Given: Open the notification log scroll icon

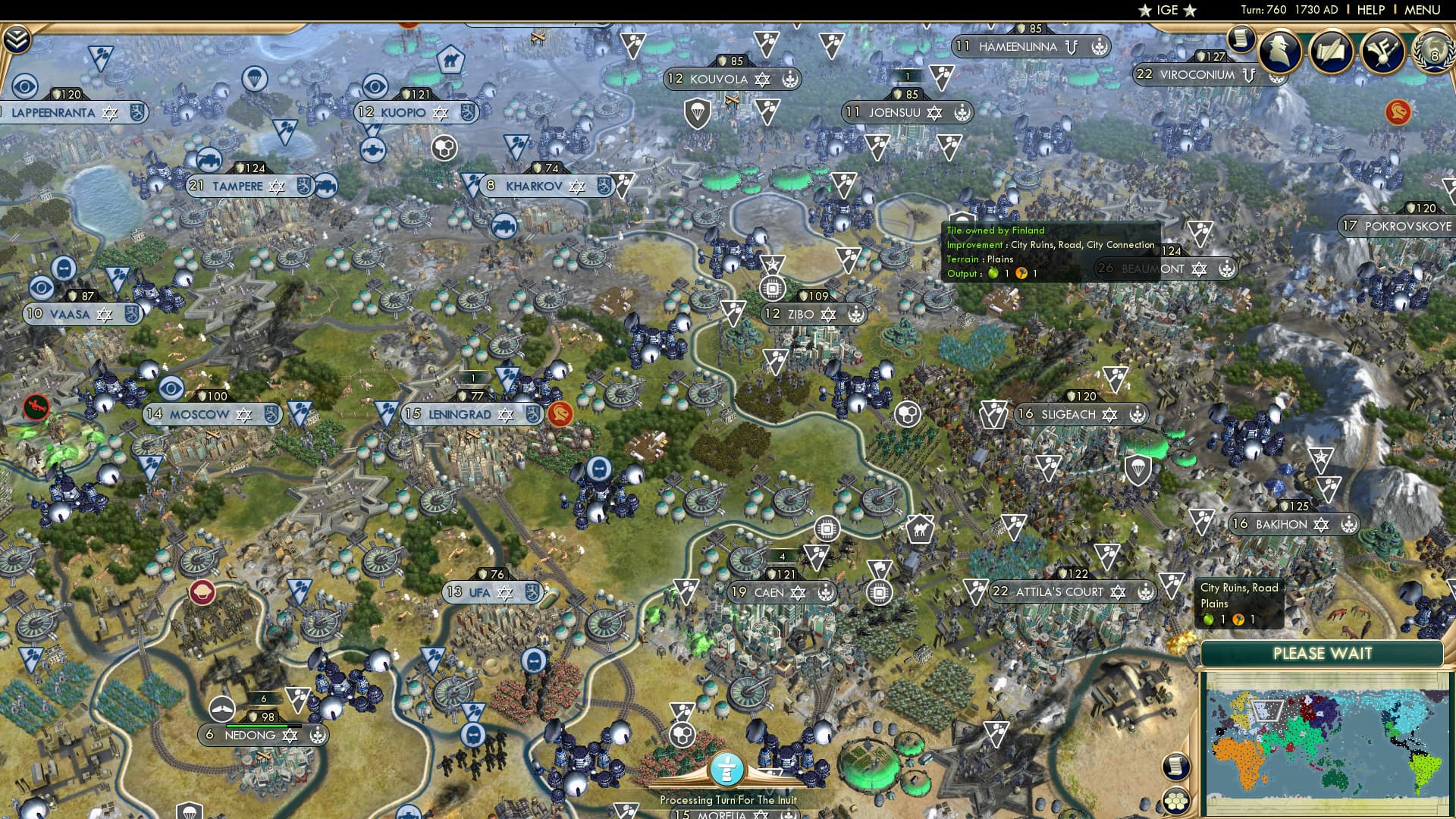Looking at the screenshot, I should click(x=1241, y=41).
